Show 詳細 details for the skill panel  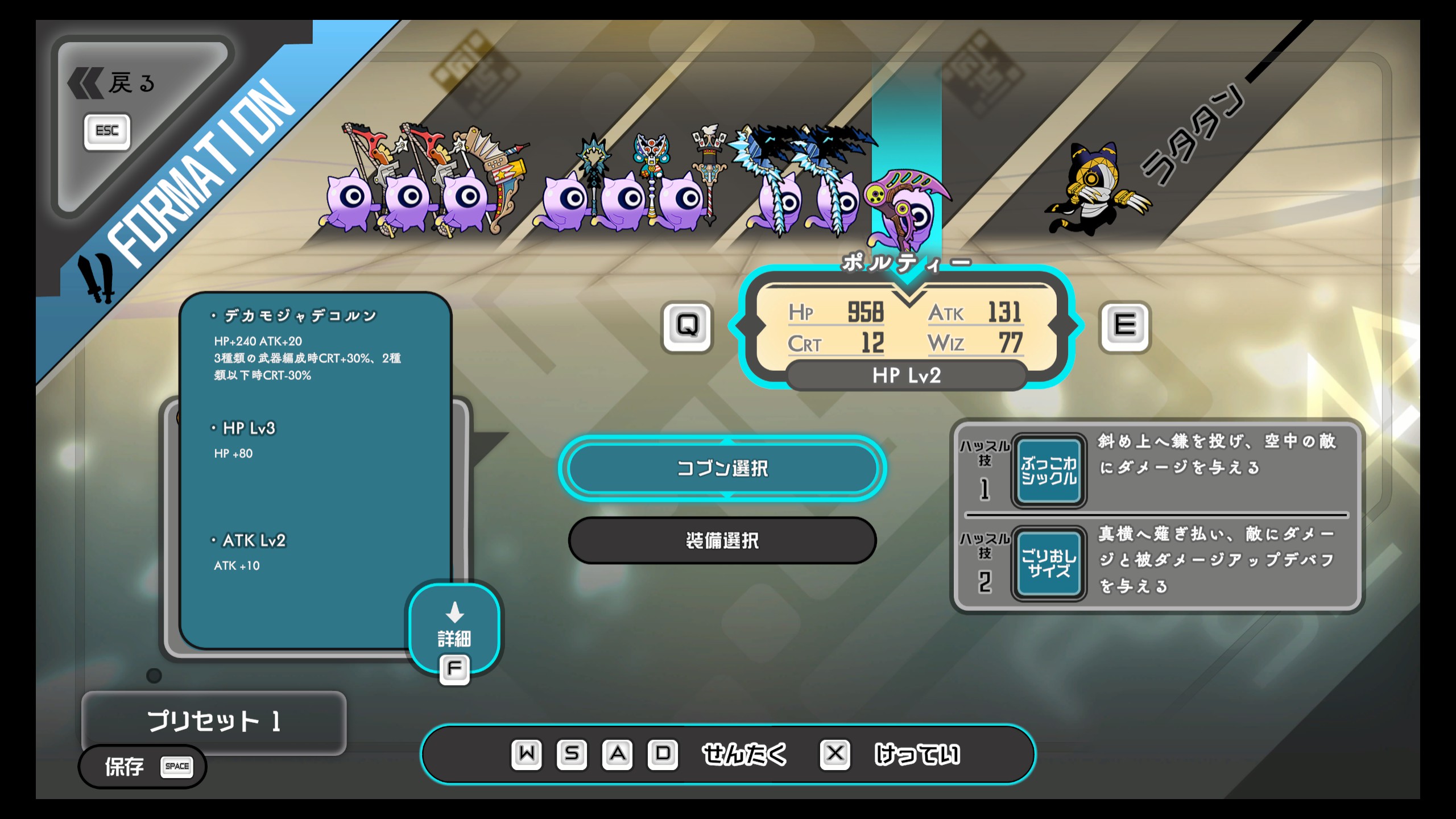point(454,629)
